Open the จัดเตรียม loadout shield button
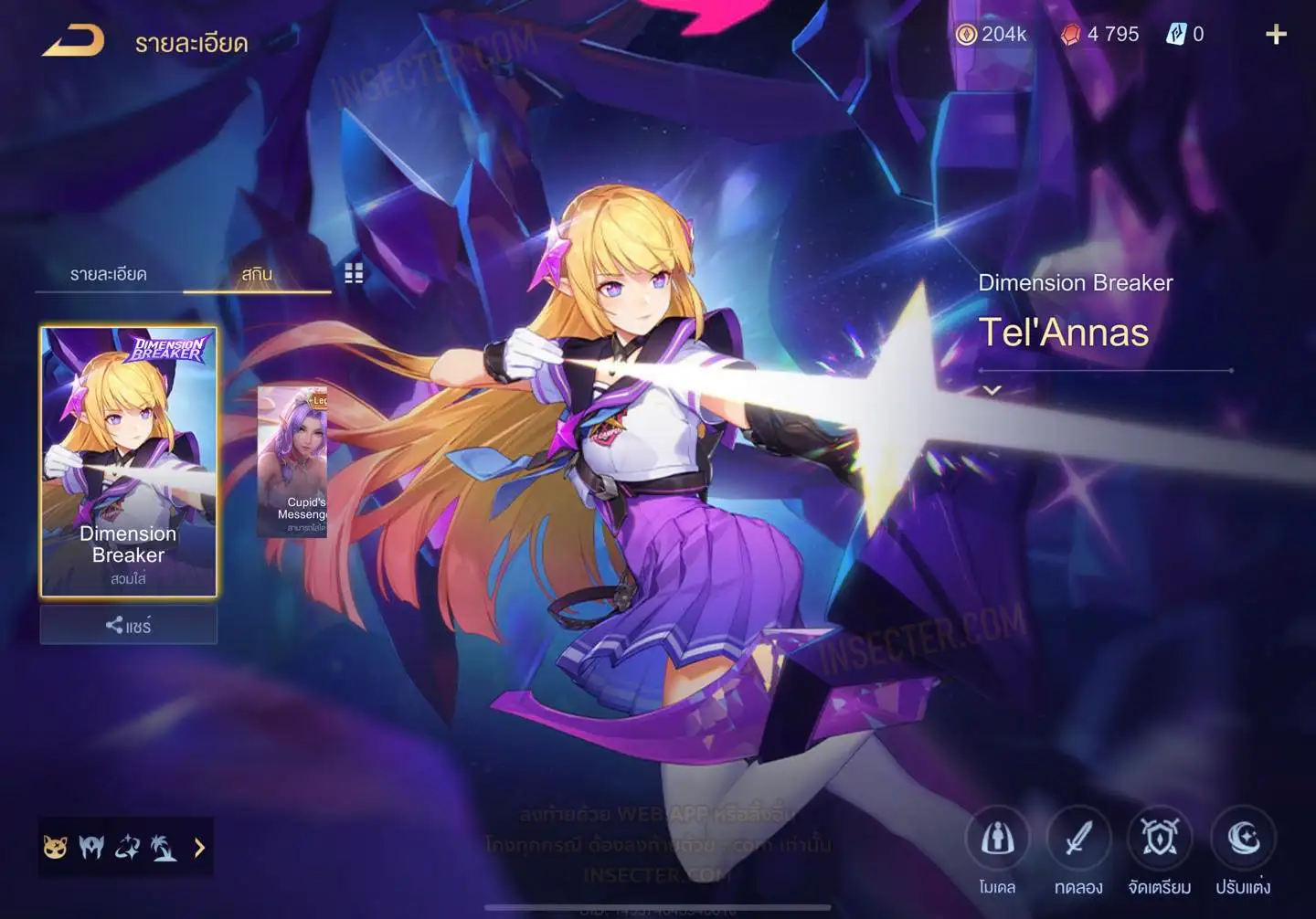The width and height of the screenshot is (1316, 919). [1159, 839]
